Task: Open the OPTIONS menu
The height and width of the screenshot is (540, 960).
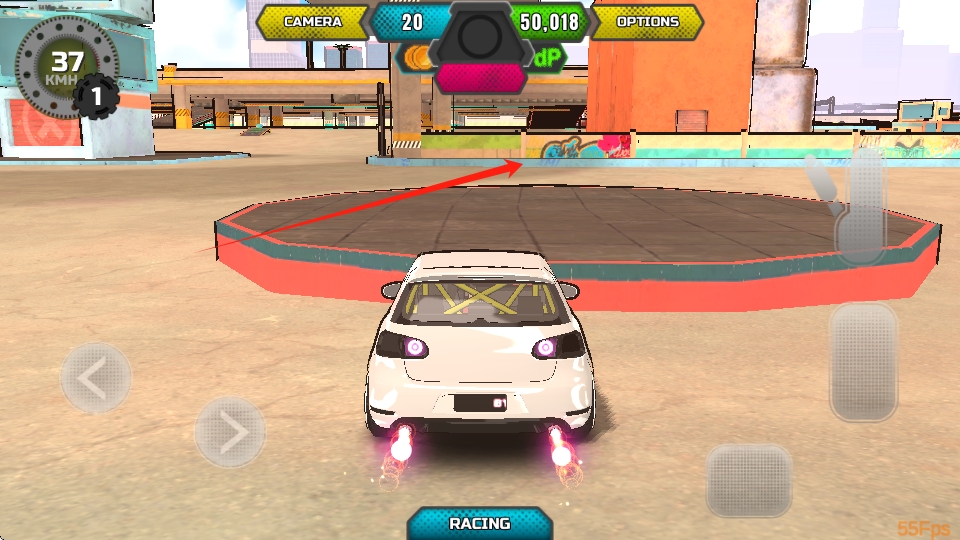Action: click(x=647, y=21)
